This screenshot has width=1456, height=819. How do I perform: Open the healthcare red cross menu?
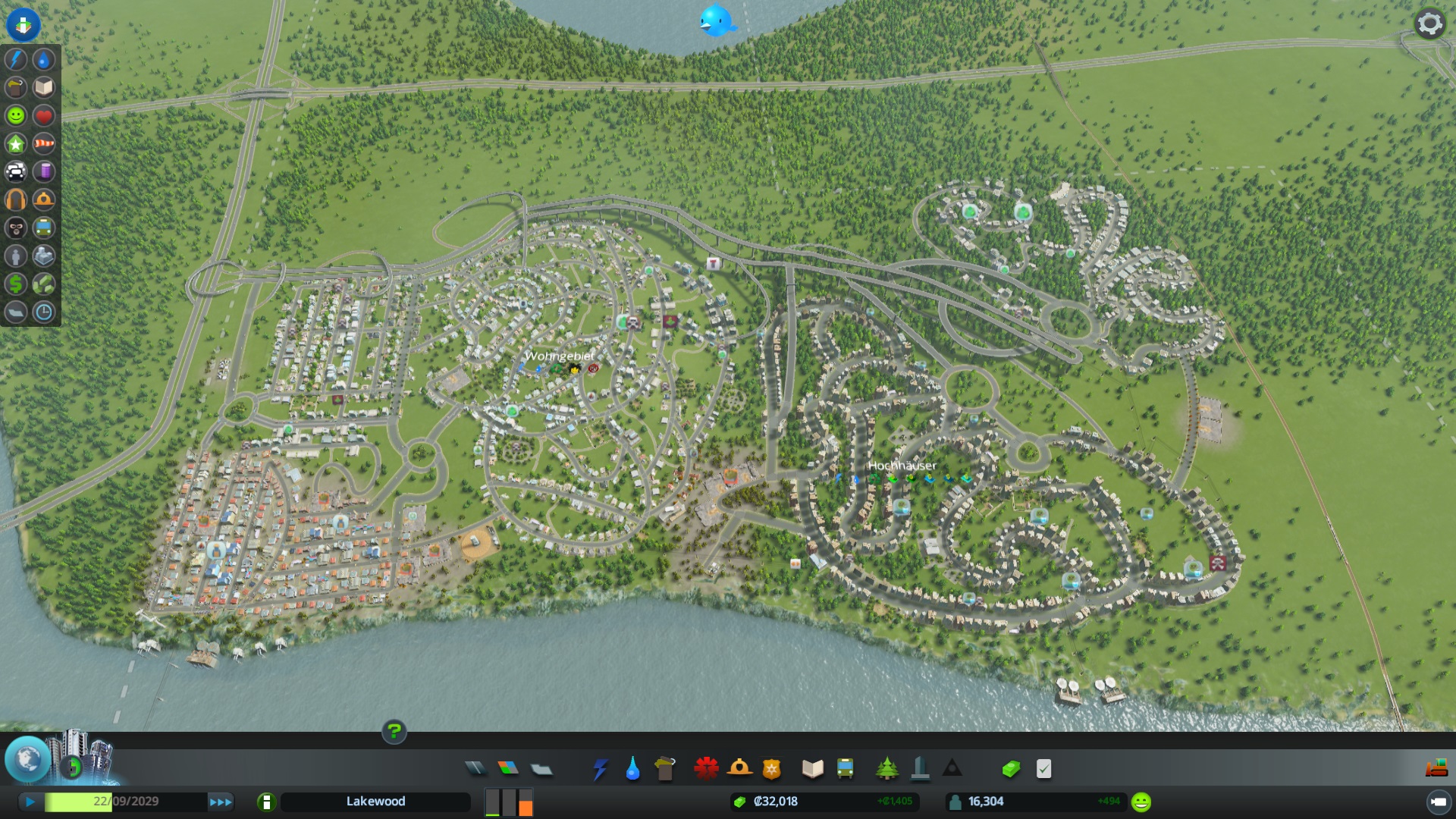coord(706,769)
